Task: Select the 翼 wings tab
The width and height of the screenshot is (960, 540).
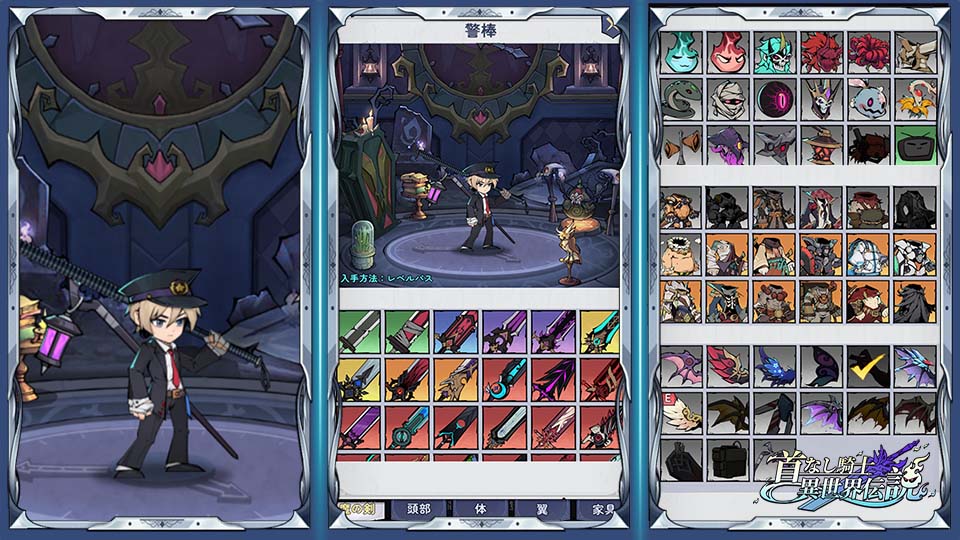Action: point(543,509)
